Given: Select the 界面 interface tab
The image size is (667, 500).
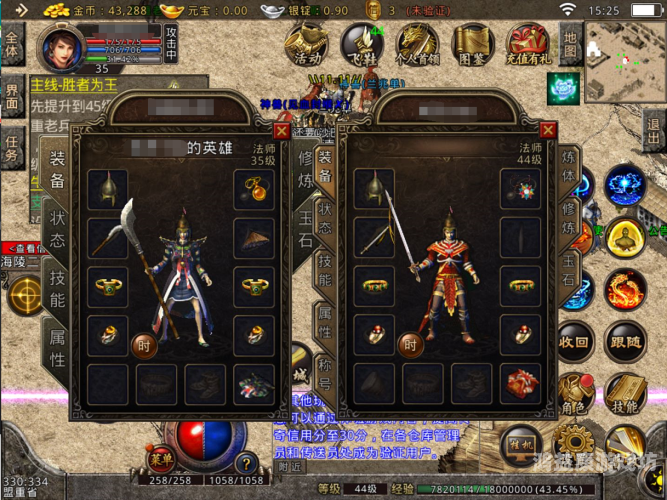Looking at the screenshot, I should point(11,97).
